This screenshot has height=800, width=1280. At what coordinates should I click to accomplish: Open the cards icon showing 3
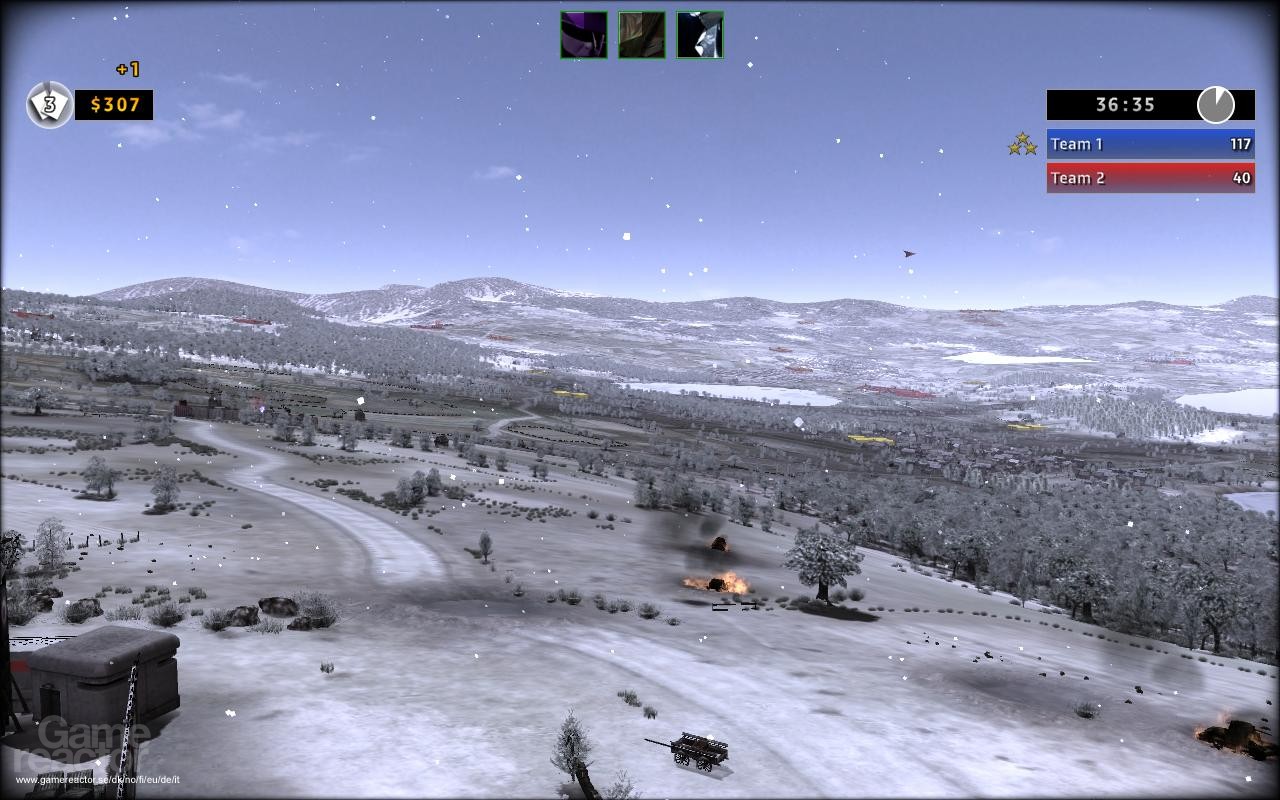49,105
